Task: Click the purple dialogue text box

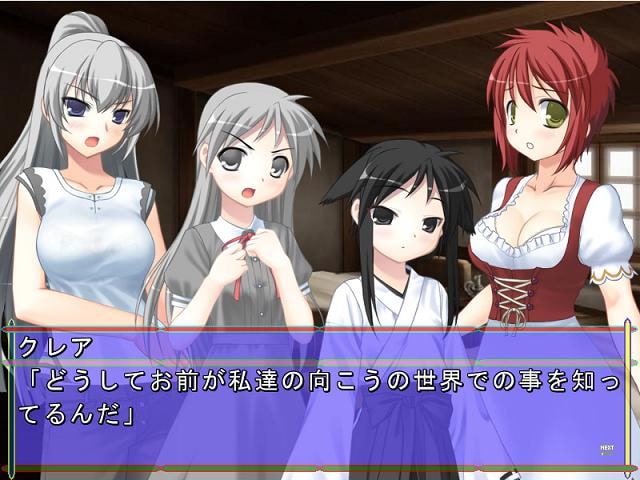Action: click(320, 400)
